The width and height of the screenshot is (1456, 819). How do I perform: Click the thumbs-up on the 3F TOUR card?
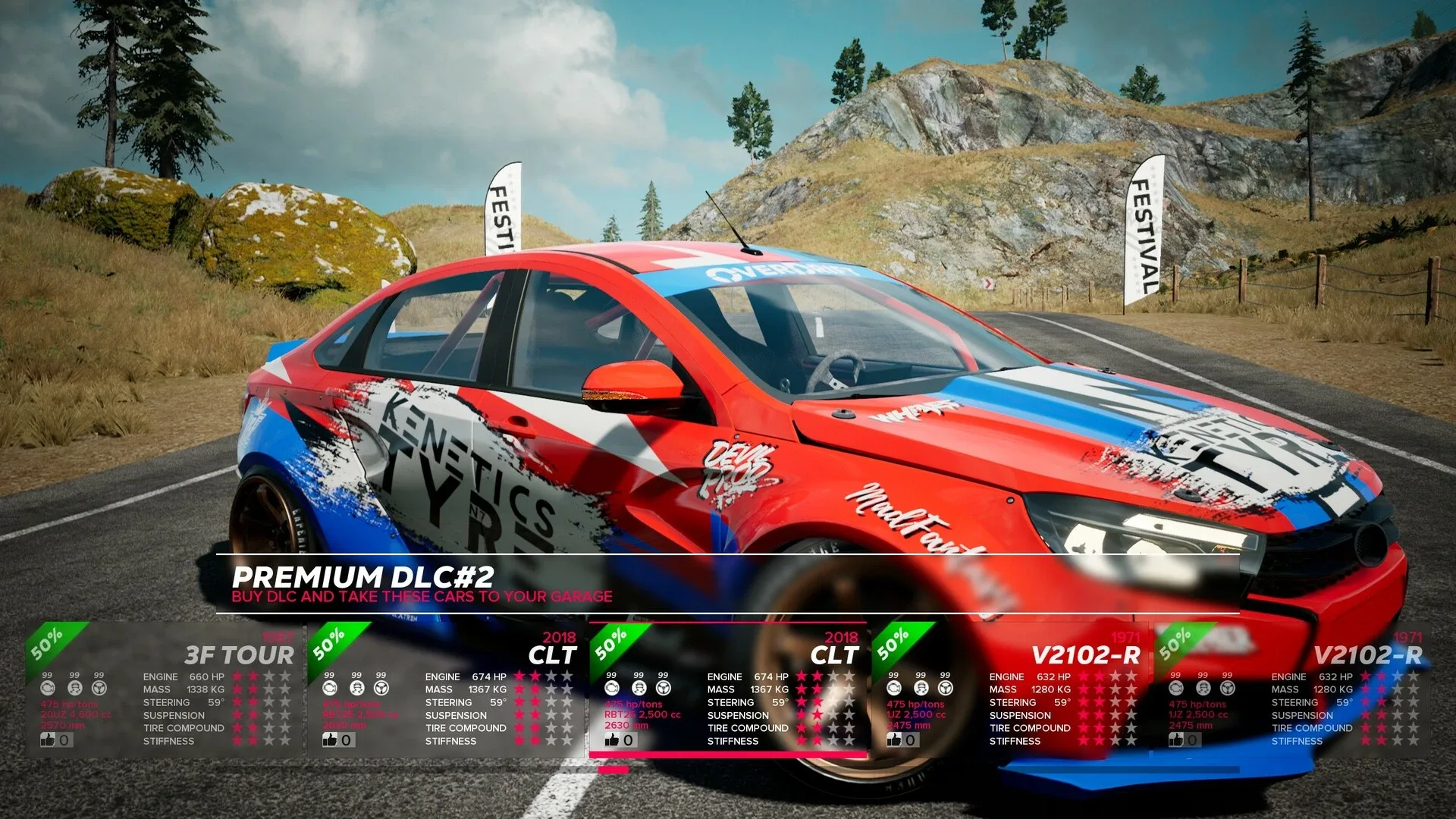pos(49,739)
